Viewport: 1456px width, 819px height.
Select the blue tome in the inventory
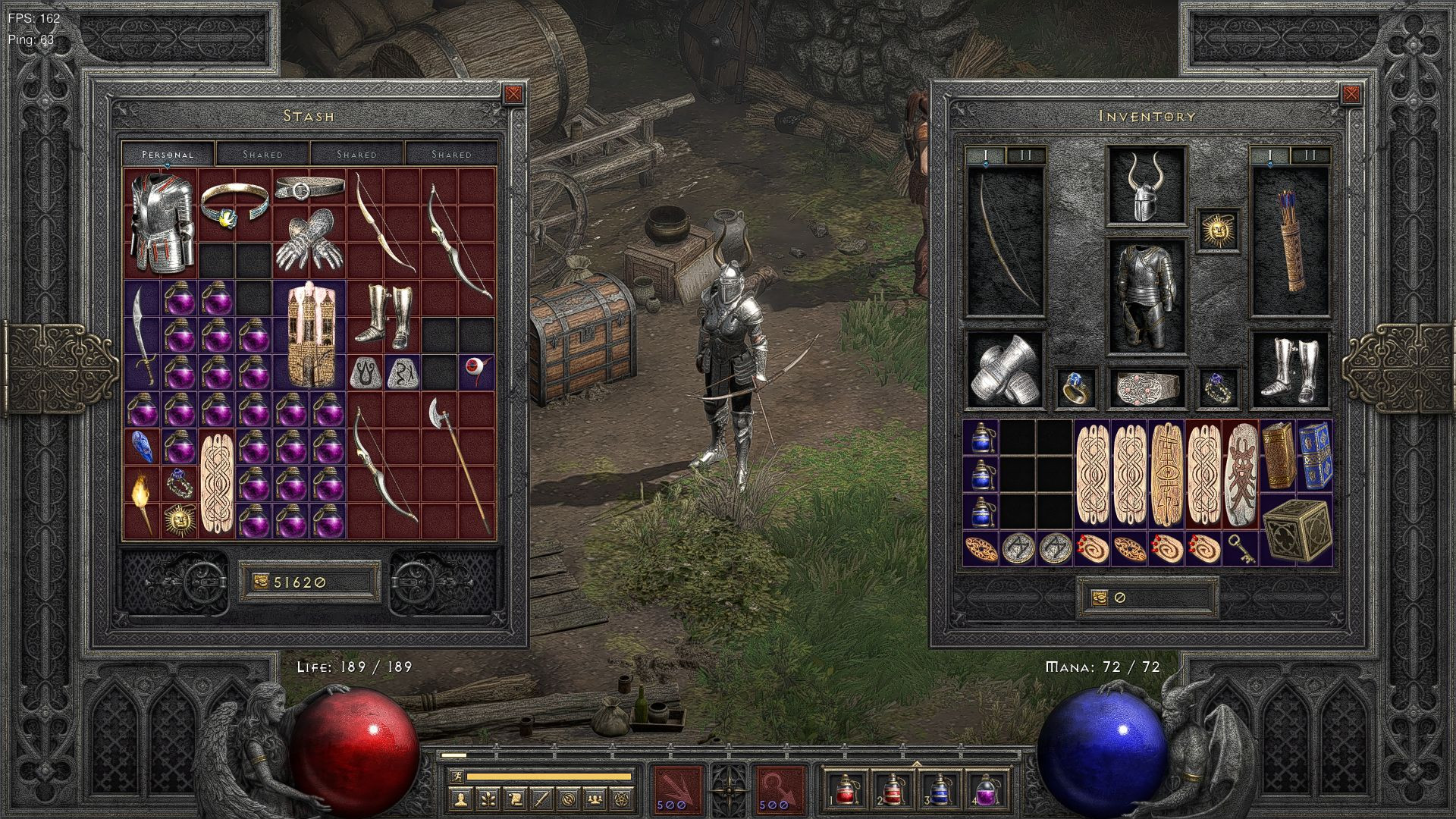tap(1314, 457)
